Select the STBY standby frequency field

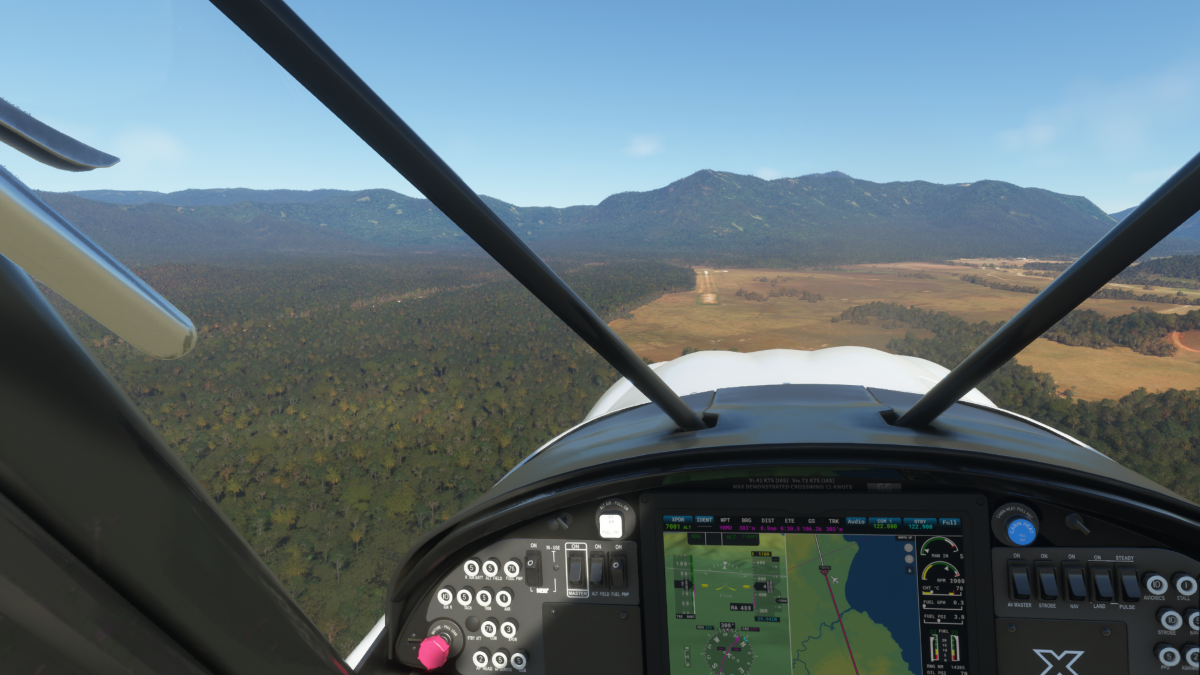tap(919, 522)
